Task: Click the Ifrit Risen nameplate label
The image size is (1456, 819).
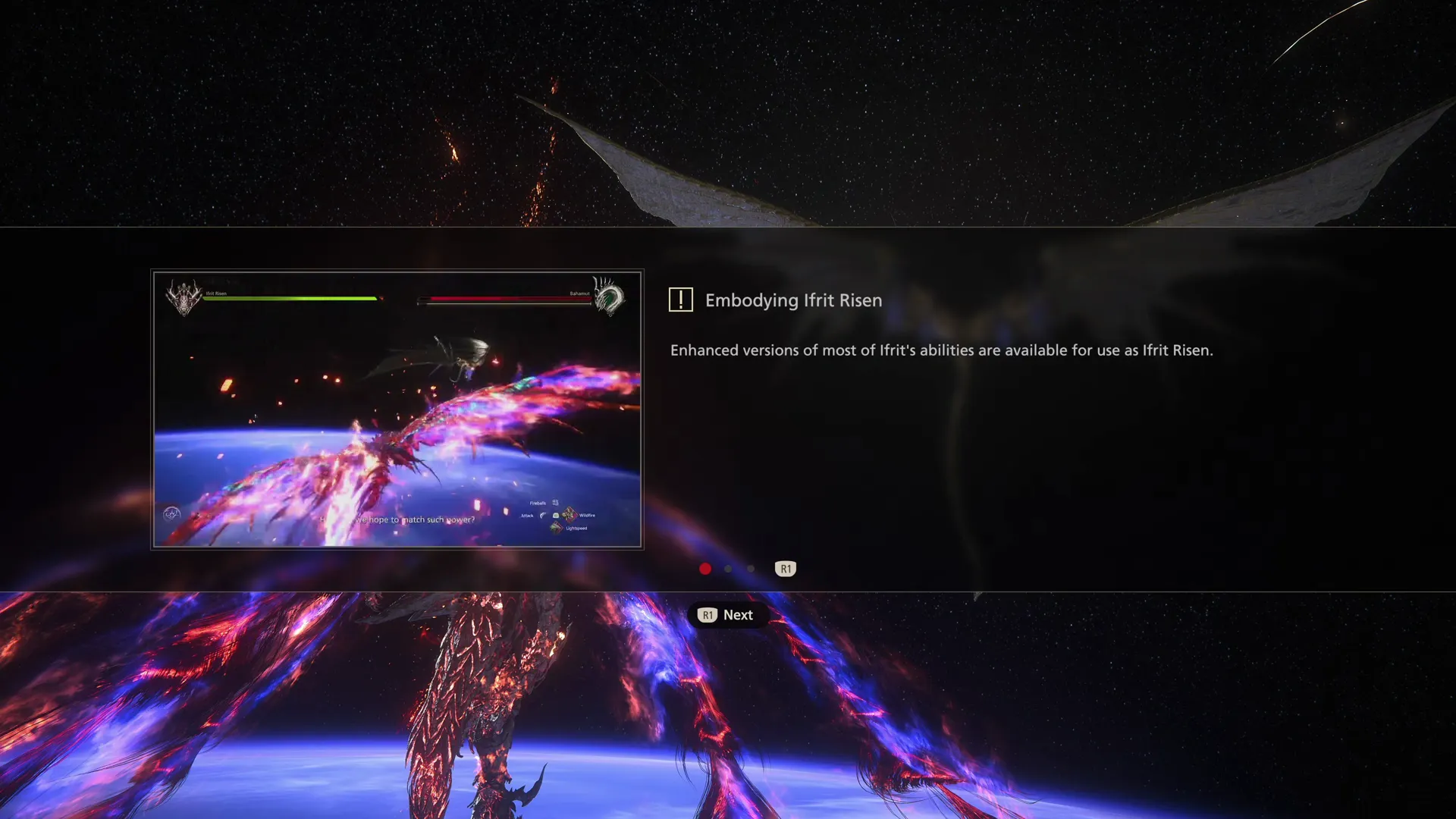Action: [x=216, y=295]
